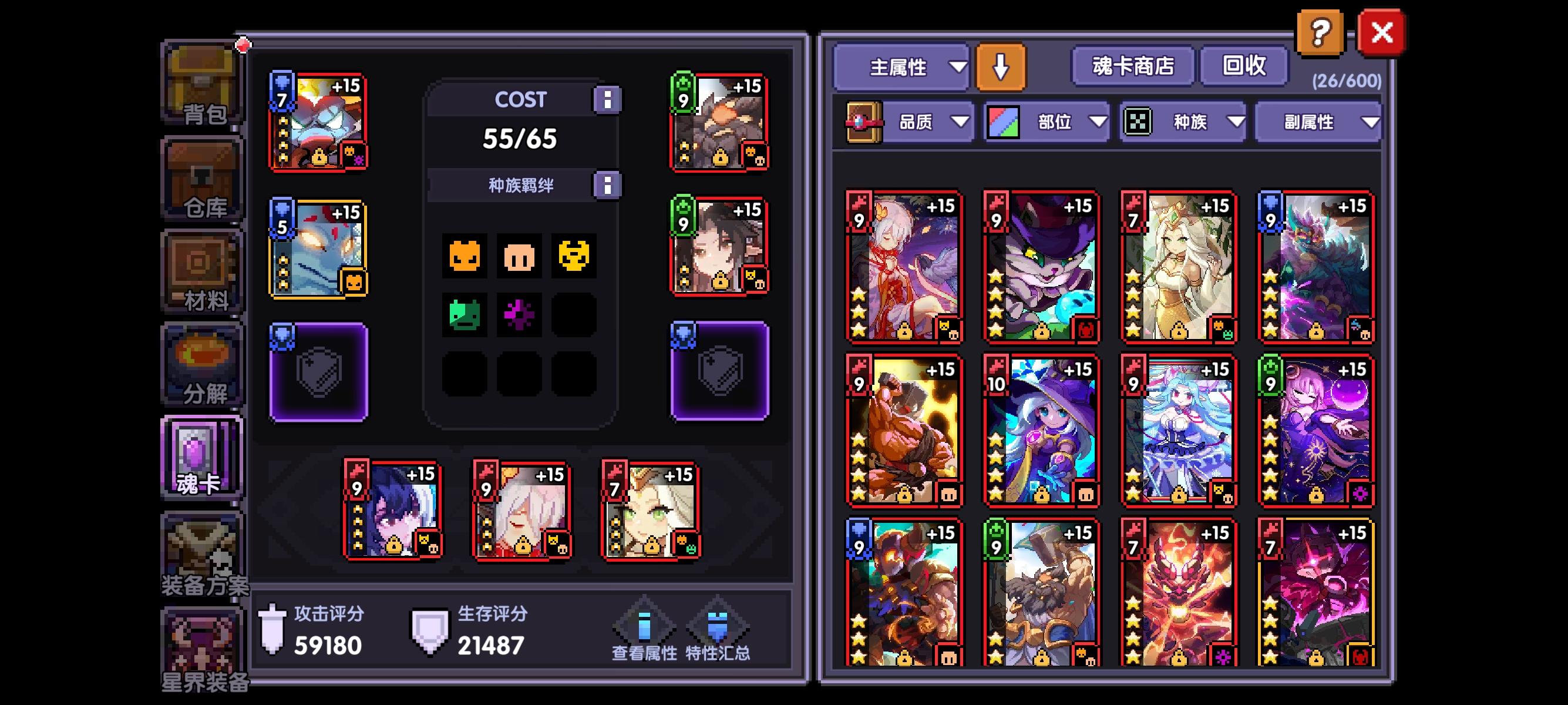Select the orange beast race bond icon
This screenshot has width=1568, height=705.
tap(466, 256)
